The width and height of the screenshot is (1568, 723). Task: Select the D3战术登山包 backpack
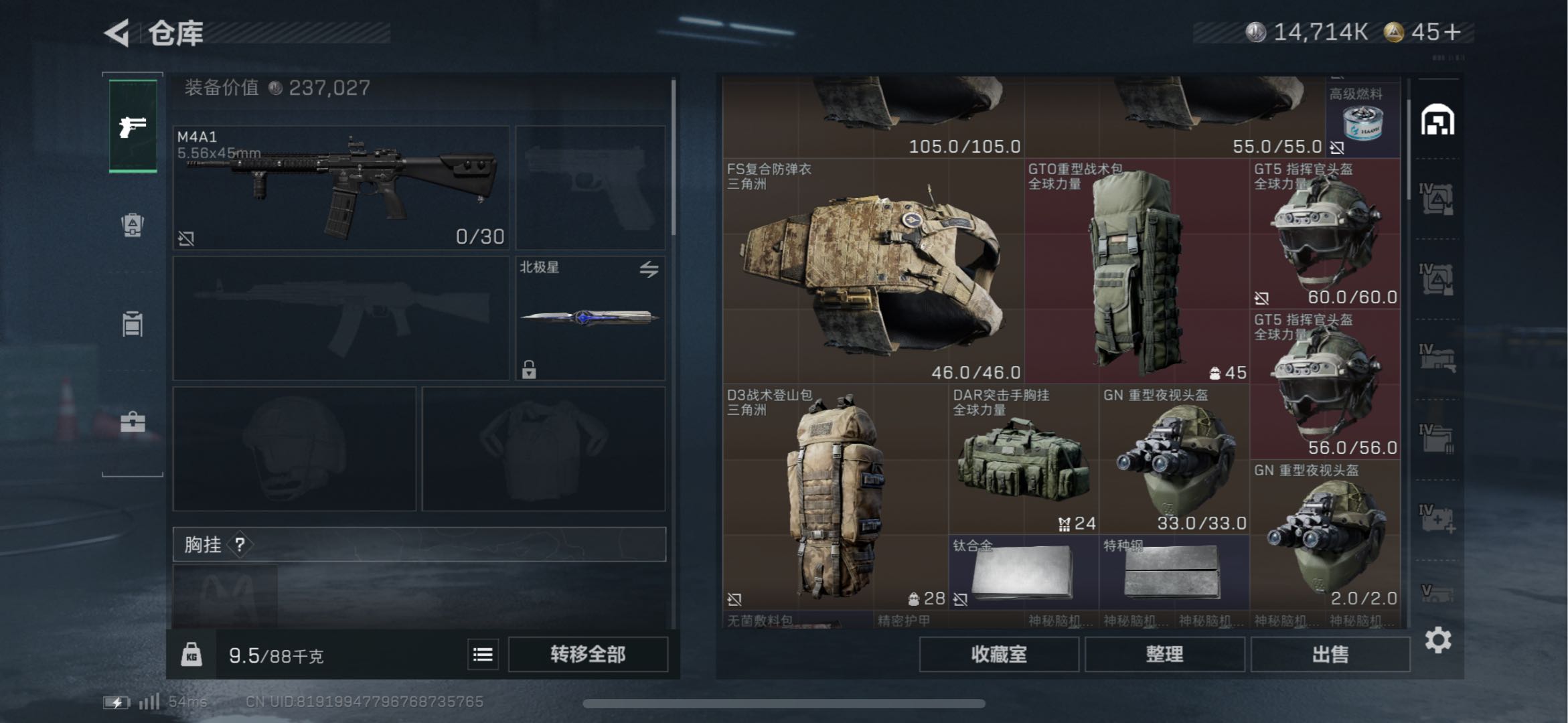834,497
